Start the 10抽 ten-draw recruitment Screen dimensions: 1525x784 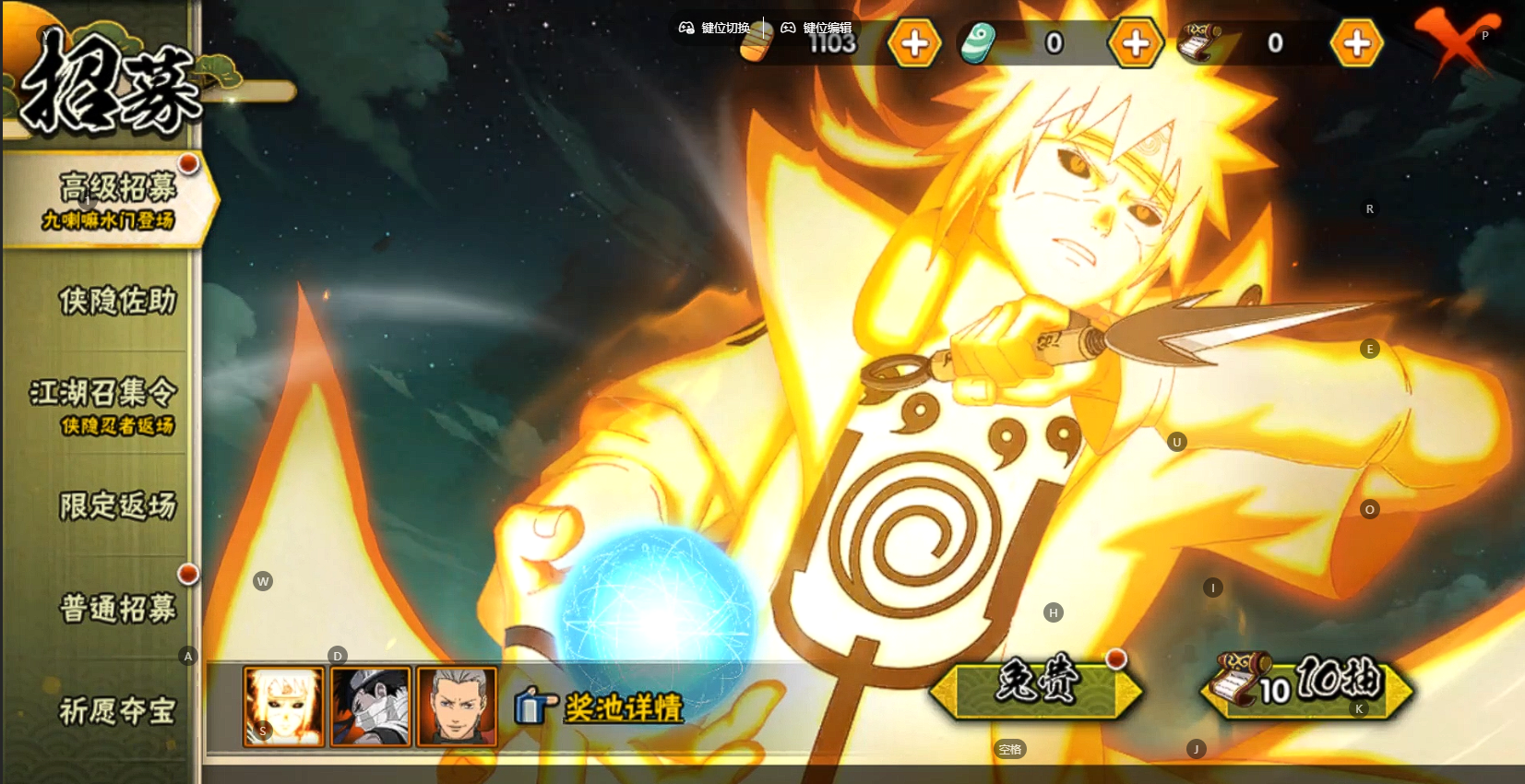point(1306,687)
